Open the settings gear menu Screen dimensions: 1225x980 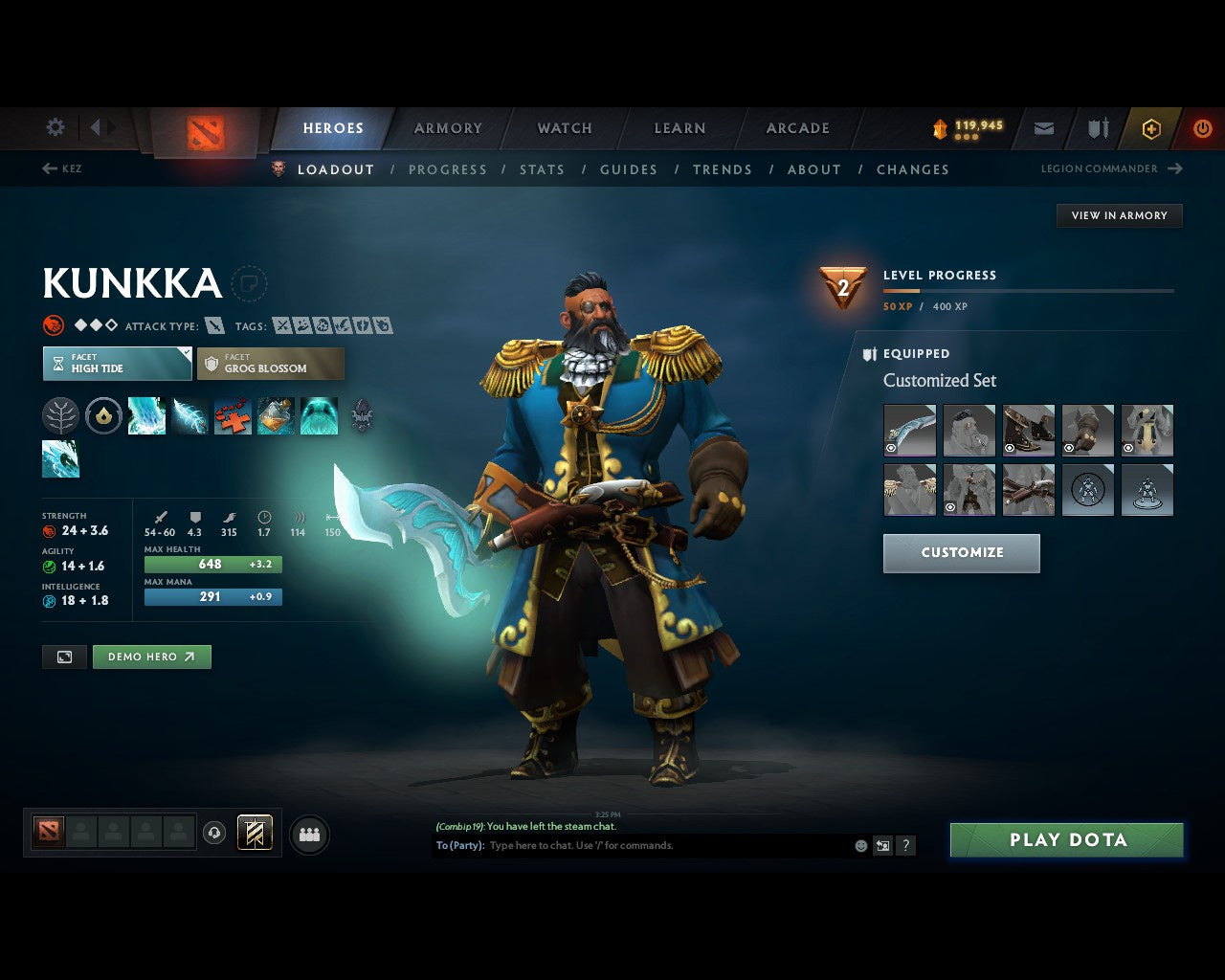pyautogui.click(x=55, y=127)
